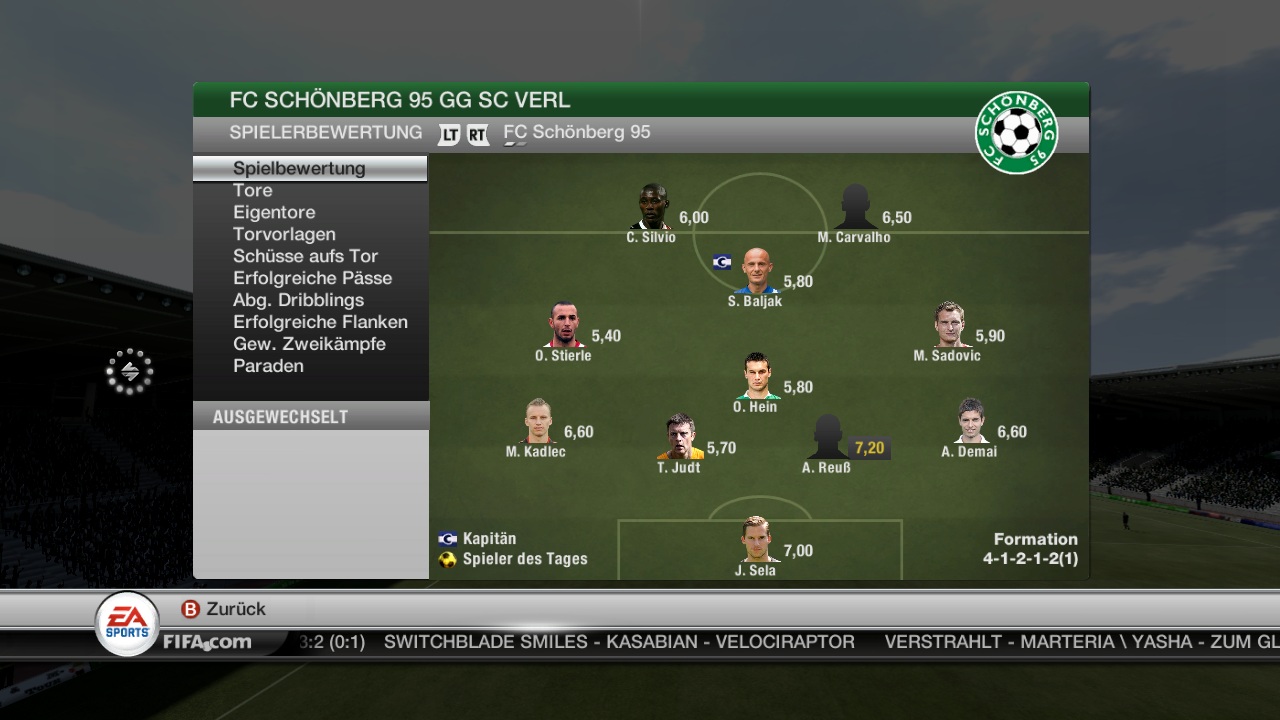Choose O. Stierle on the pitch
Image resolution: width=1280 pixels, height=720 pixels.
tap(565, 325)
